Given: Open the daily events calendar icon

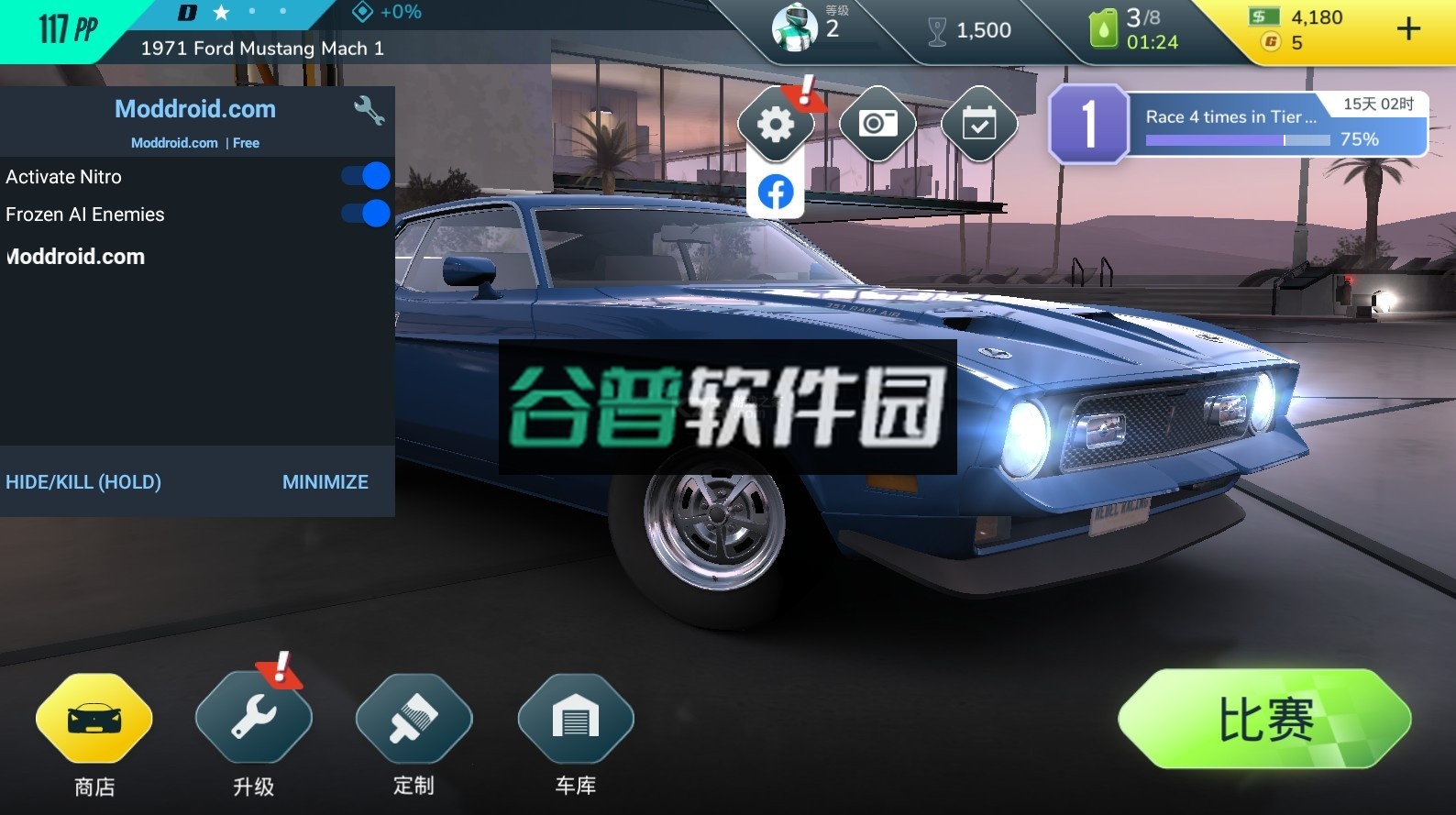Looking at the screenshot, I should pos(978,124).
